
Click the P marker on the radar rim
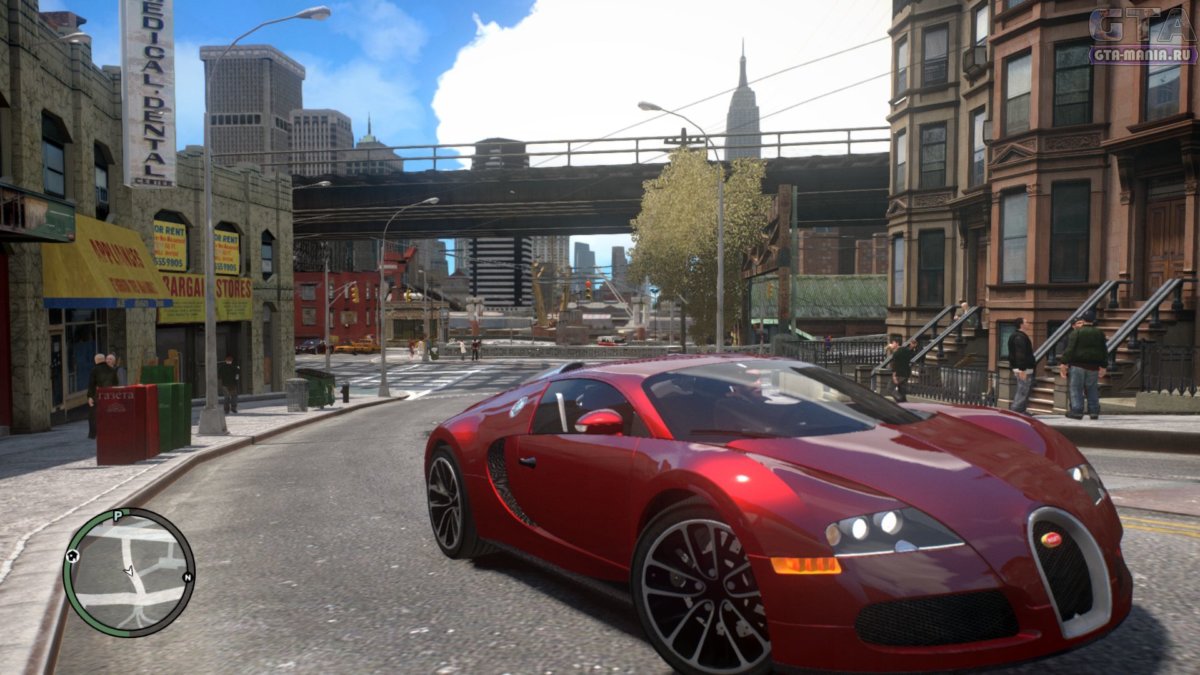[x=117, y=516]
